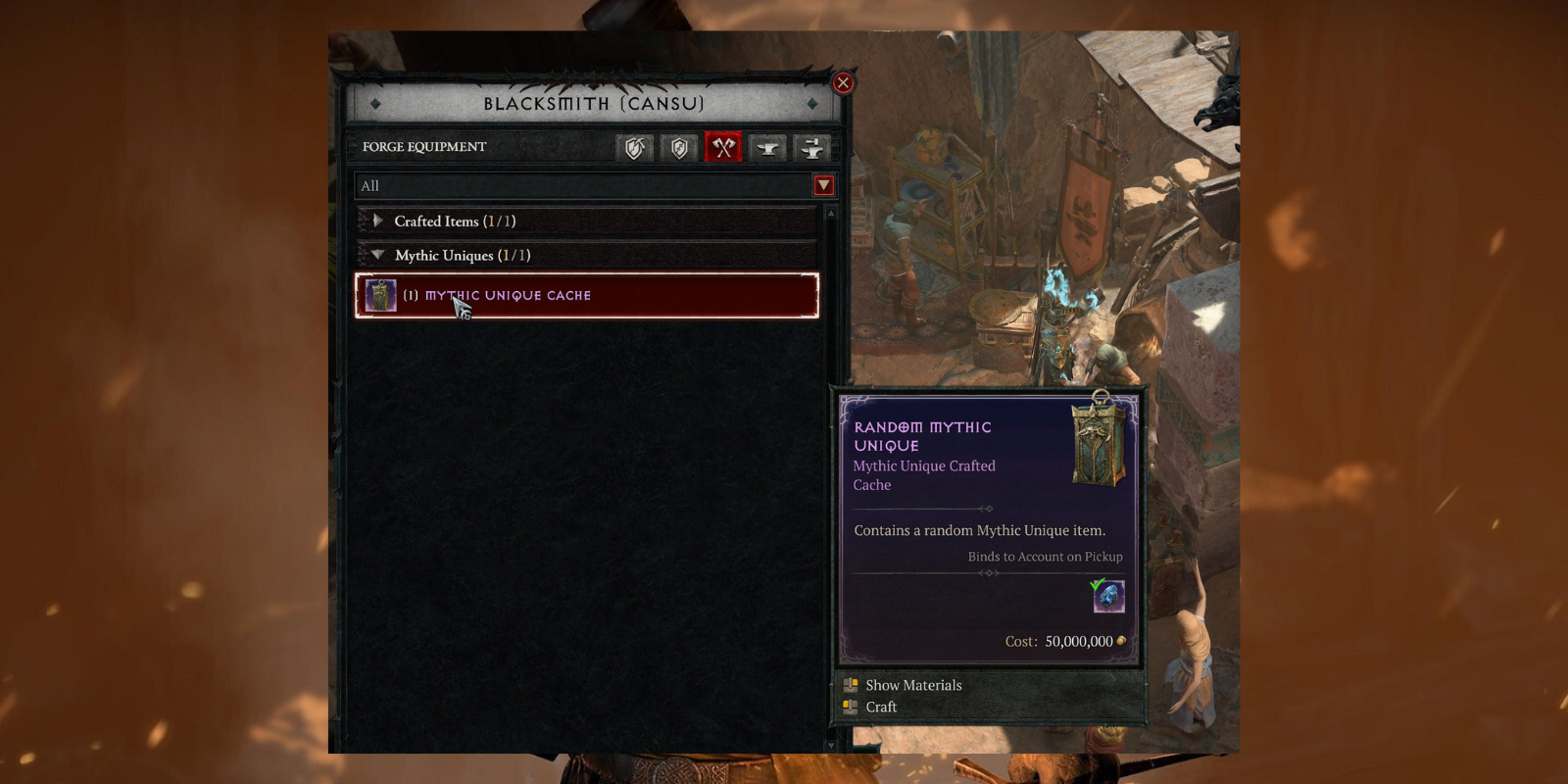Select the highlighted Mythic Unique Cache list entry
The width and height of the screenshot is (1568, 784).
[585, 295]
